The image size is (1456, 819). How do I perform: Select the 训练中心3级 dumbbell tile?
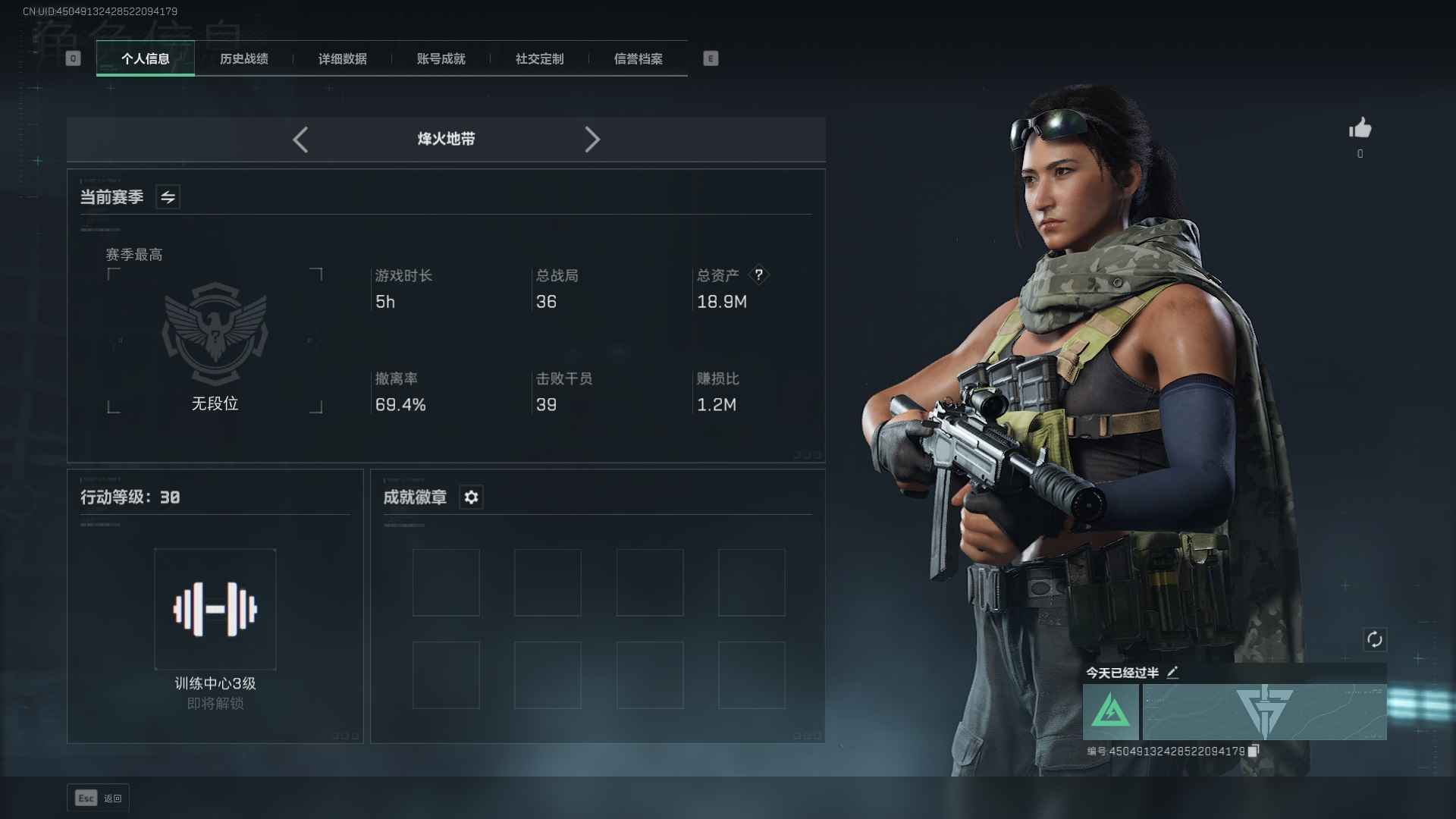tap(215, 609)
